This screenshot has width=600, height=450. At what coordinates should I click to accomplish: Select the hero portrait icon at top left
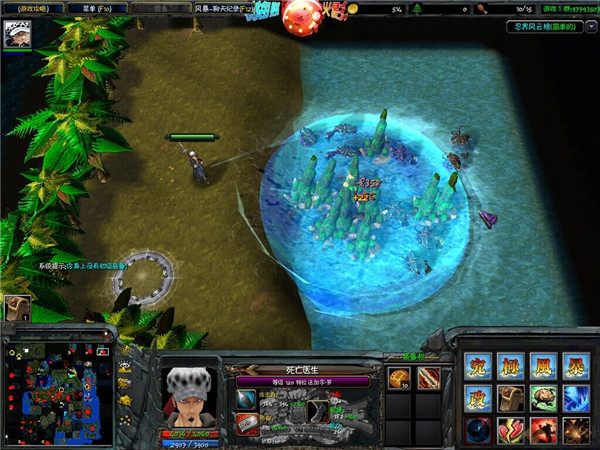18,35
